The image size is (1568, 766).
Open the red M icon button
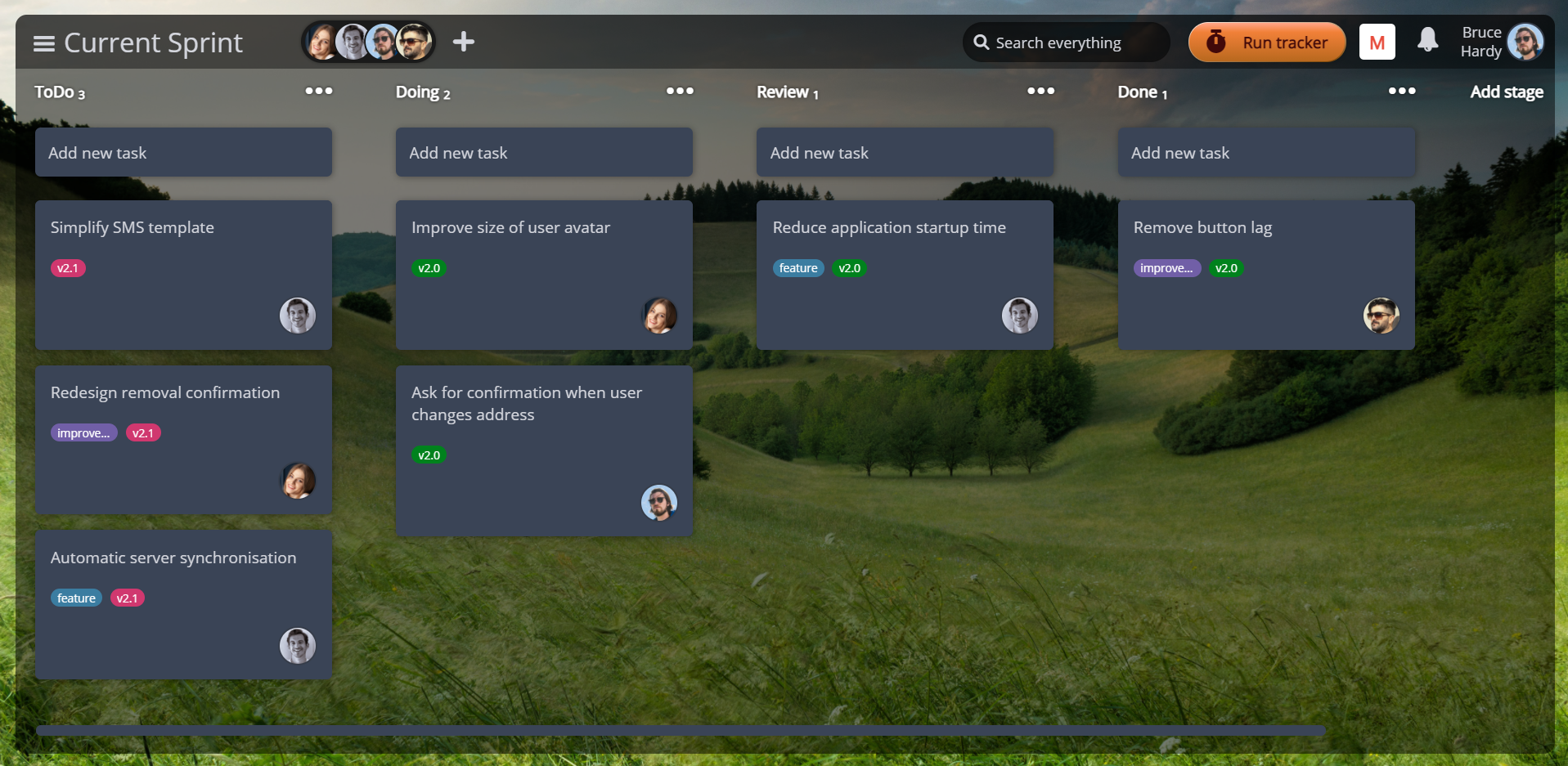pos(1377,43)
